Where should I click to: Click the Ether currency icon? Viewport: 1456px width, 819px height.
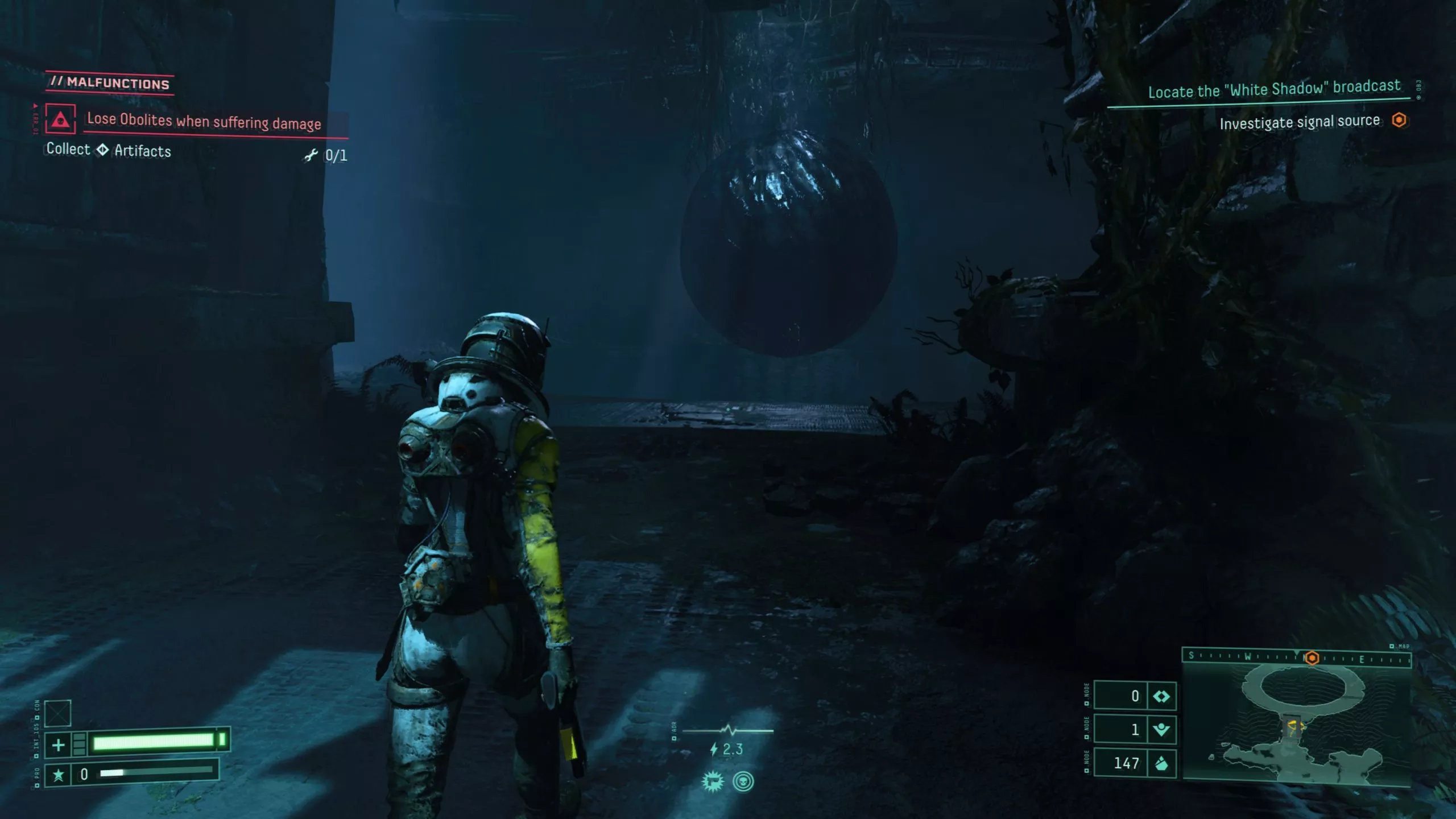[1162, 696]
